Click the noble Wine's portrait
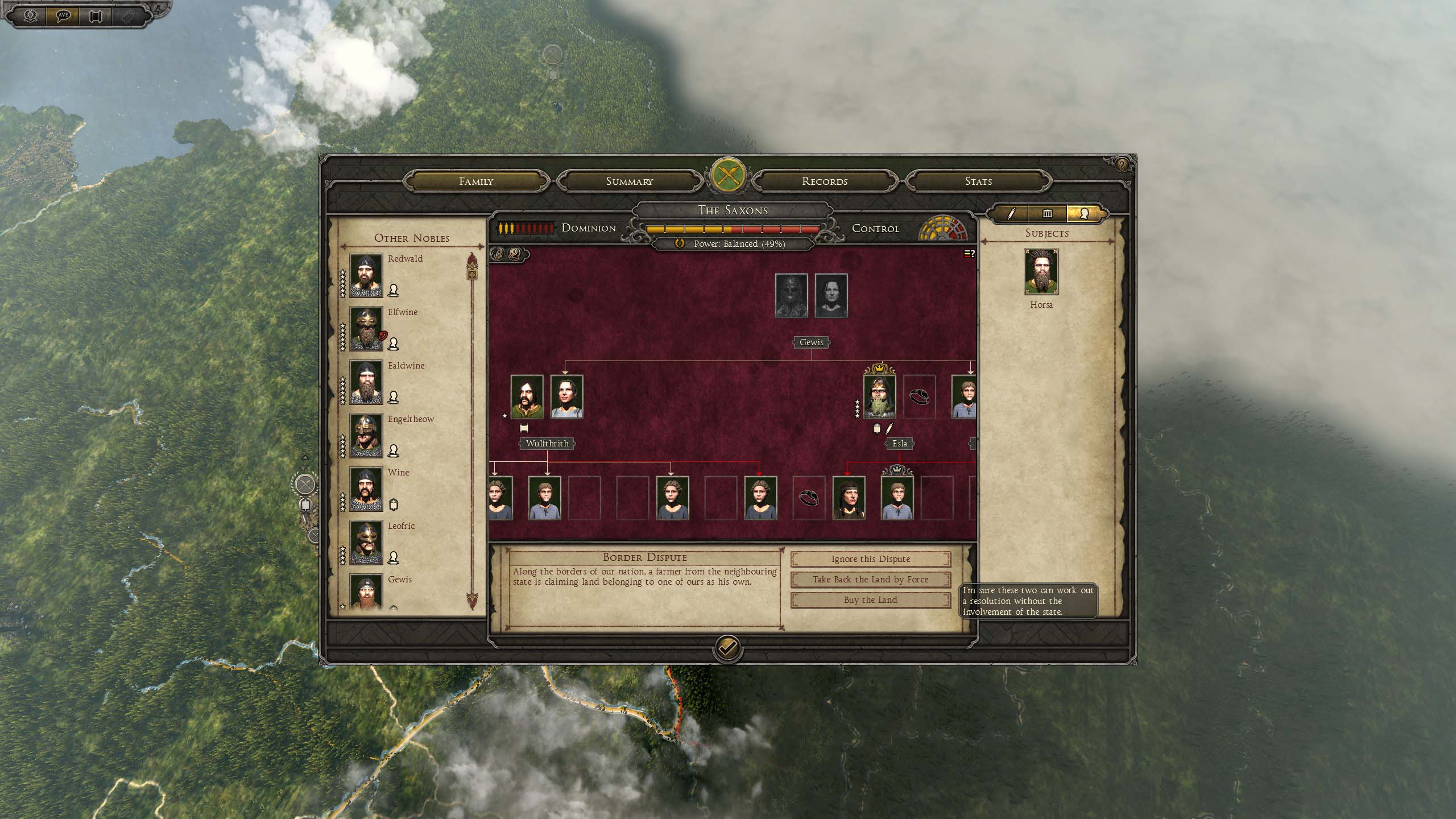 click(366, 489)
